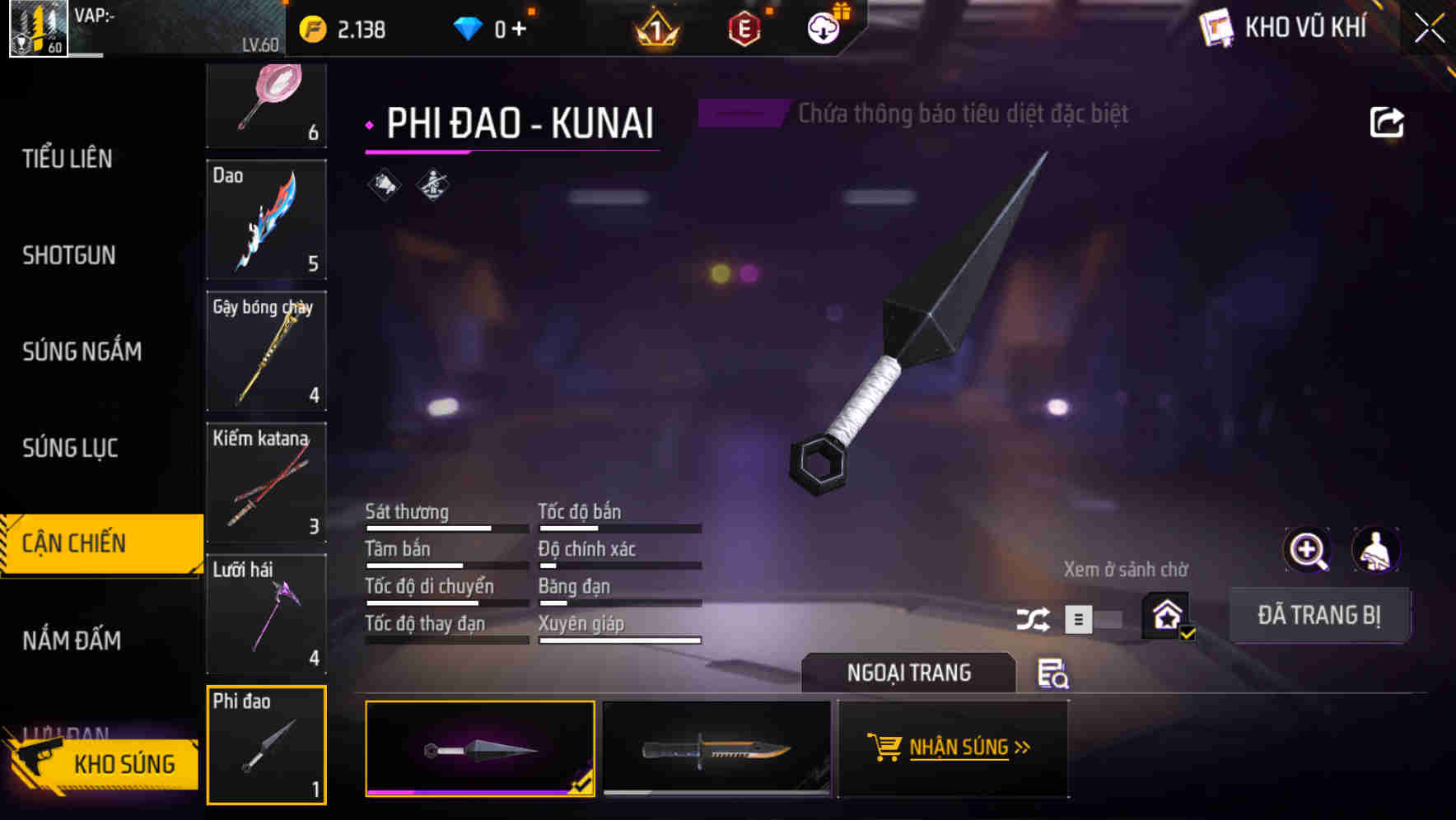Switch to the NGOẠI TRANG tab

pyautogui.click(x=908, y=673)
